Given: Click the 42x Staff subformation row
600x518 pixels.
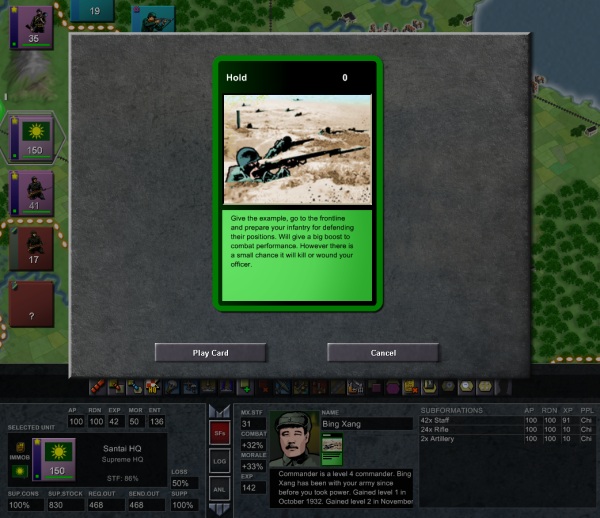Looking at the screenshot, I should (505, 420).
